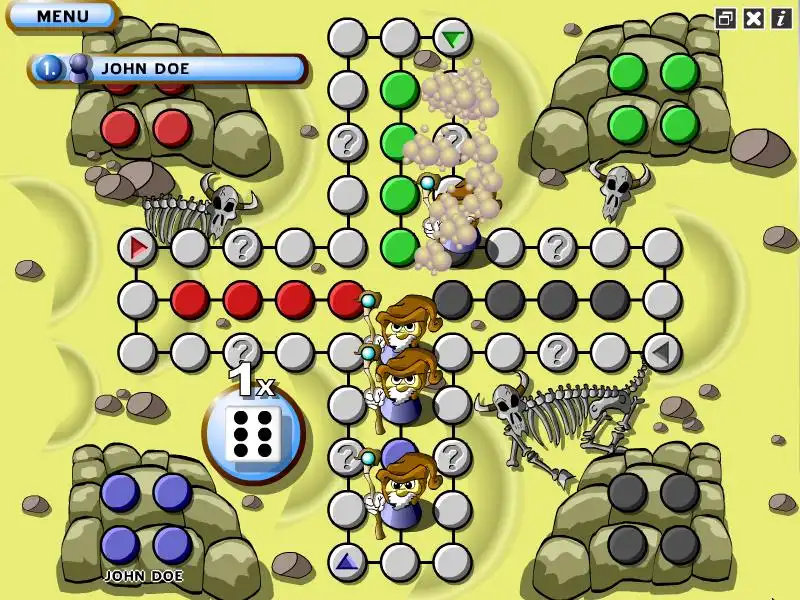Close the game with the X icon

pyautogui.click(x=754, y=18)
